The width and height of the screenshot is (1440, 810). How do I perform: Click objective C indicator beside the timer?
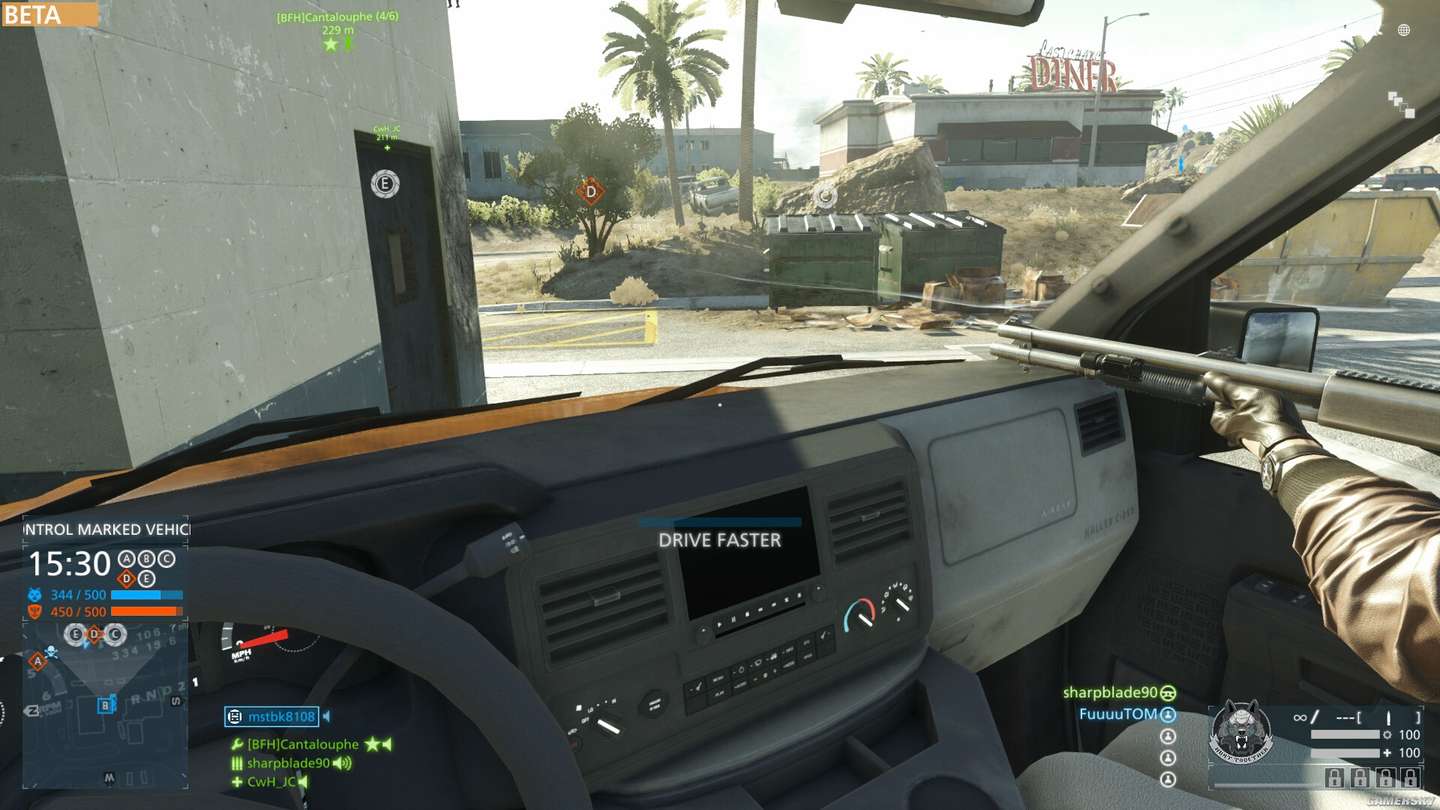pyautogui.click(x=166, y=559)
